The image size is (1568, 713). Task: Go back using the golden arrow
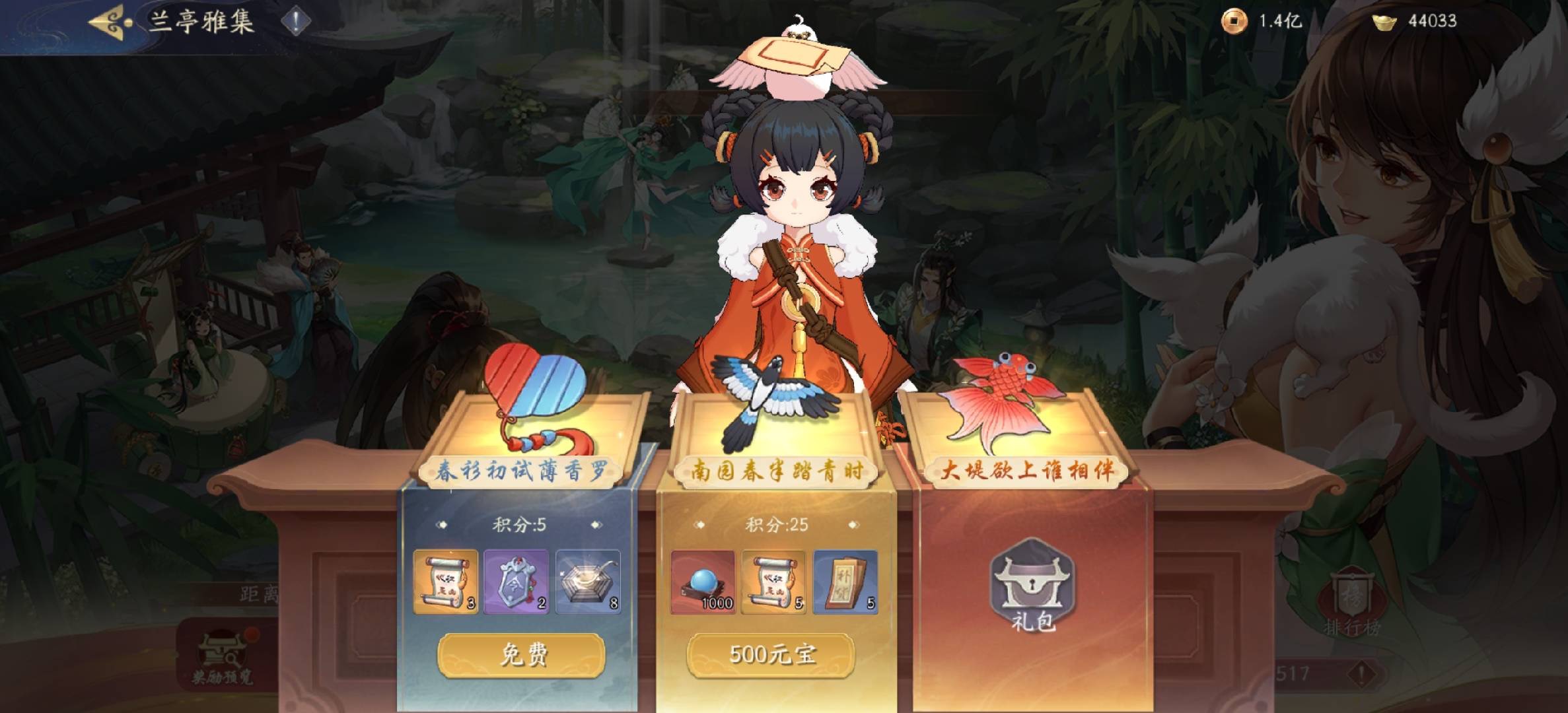109,22
